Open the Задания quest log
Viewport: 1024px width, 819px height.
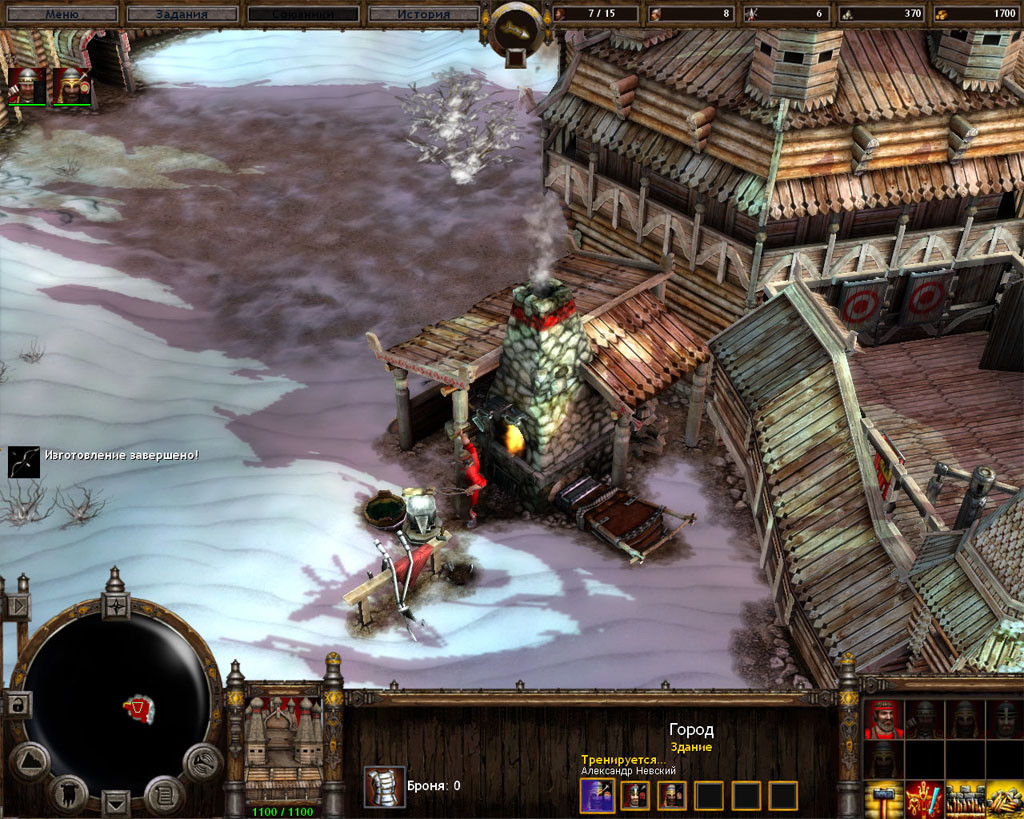[182, 14]
